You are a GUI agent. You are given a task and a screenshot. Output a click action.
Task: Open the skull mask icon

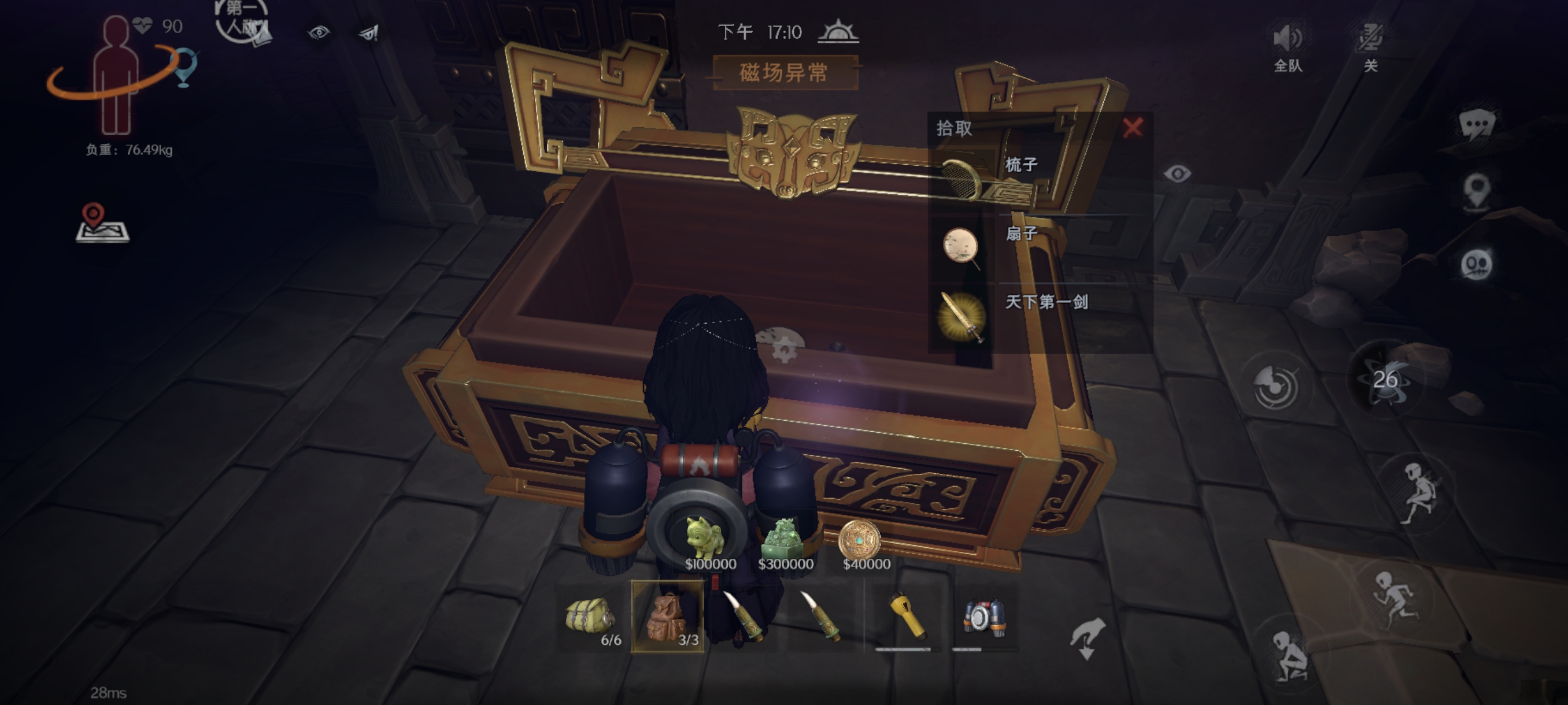click(x=1476, y=265)
